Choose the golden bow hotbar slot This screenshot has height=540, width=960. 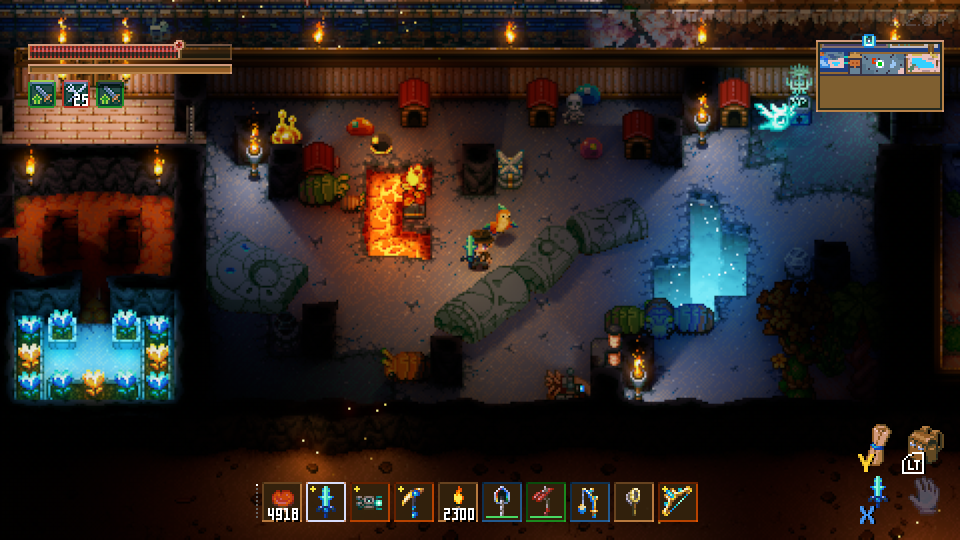[x=678, y=502]
